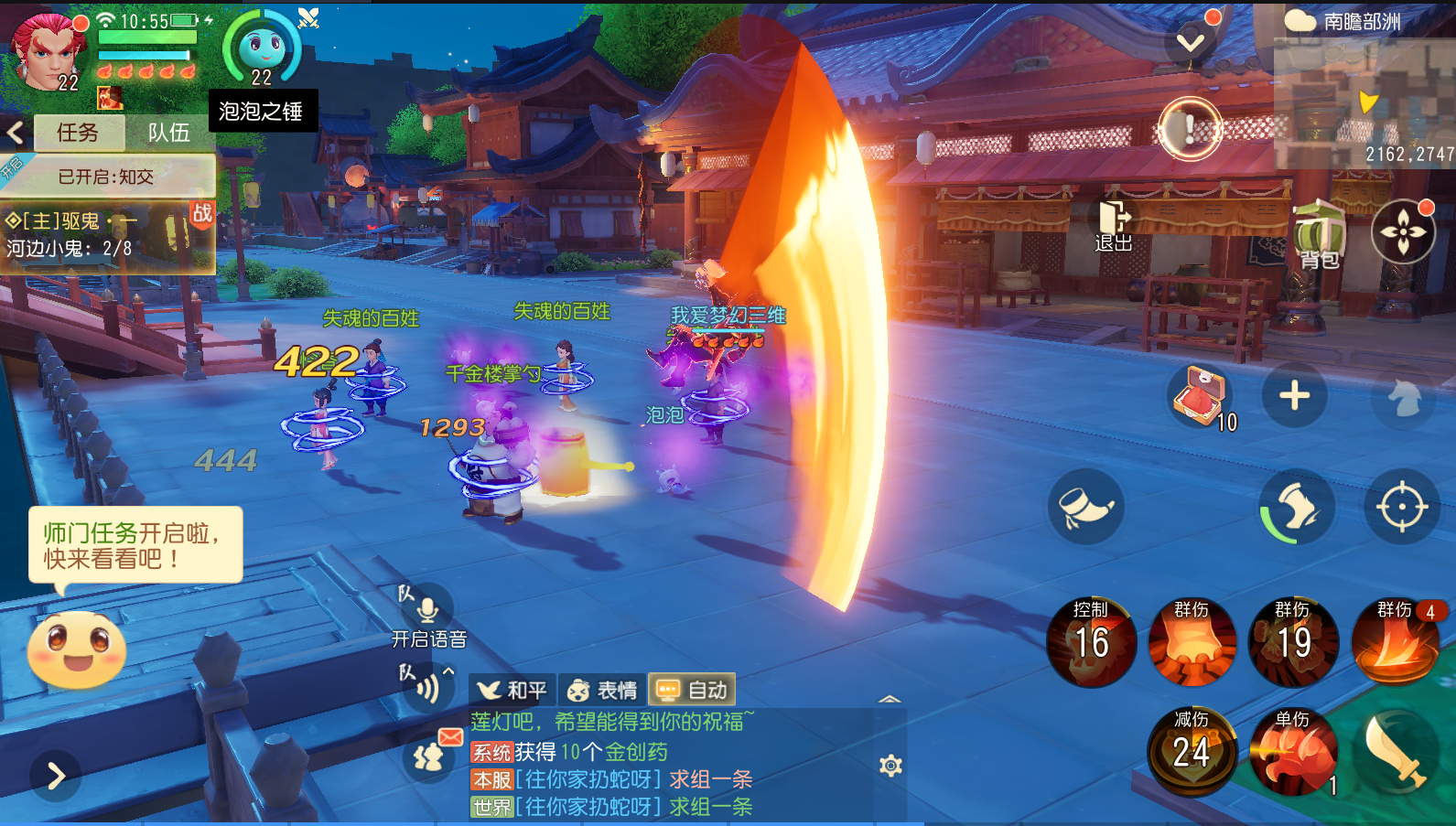Tap the 退出 exit button
The image size is (1456, 826).
pos(1114,227)
